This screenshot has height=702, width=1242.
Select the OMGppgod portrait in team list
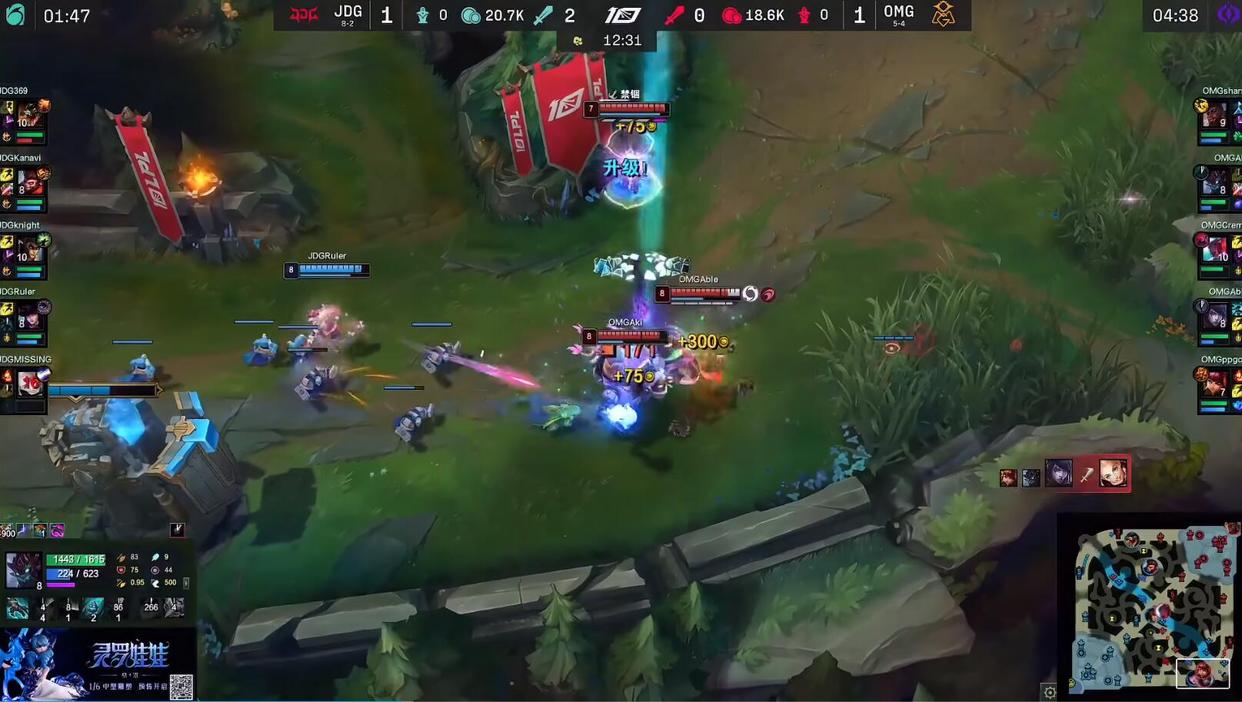[1217, 385]
